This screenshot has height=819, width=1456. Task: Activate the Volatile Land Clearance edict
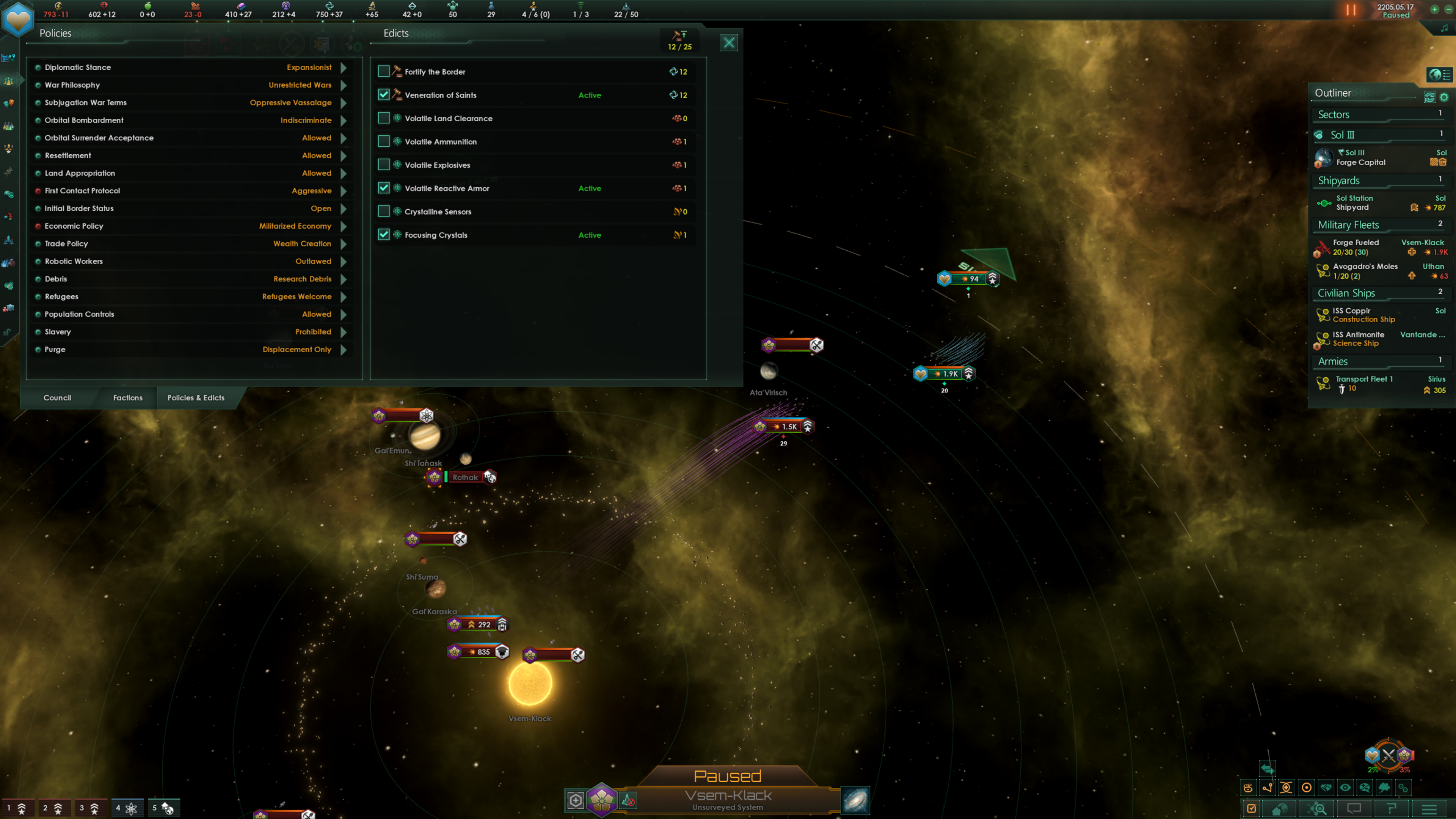point(384,118)
